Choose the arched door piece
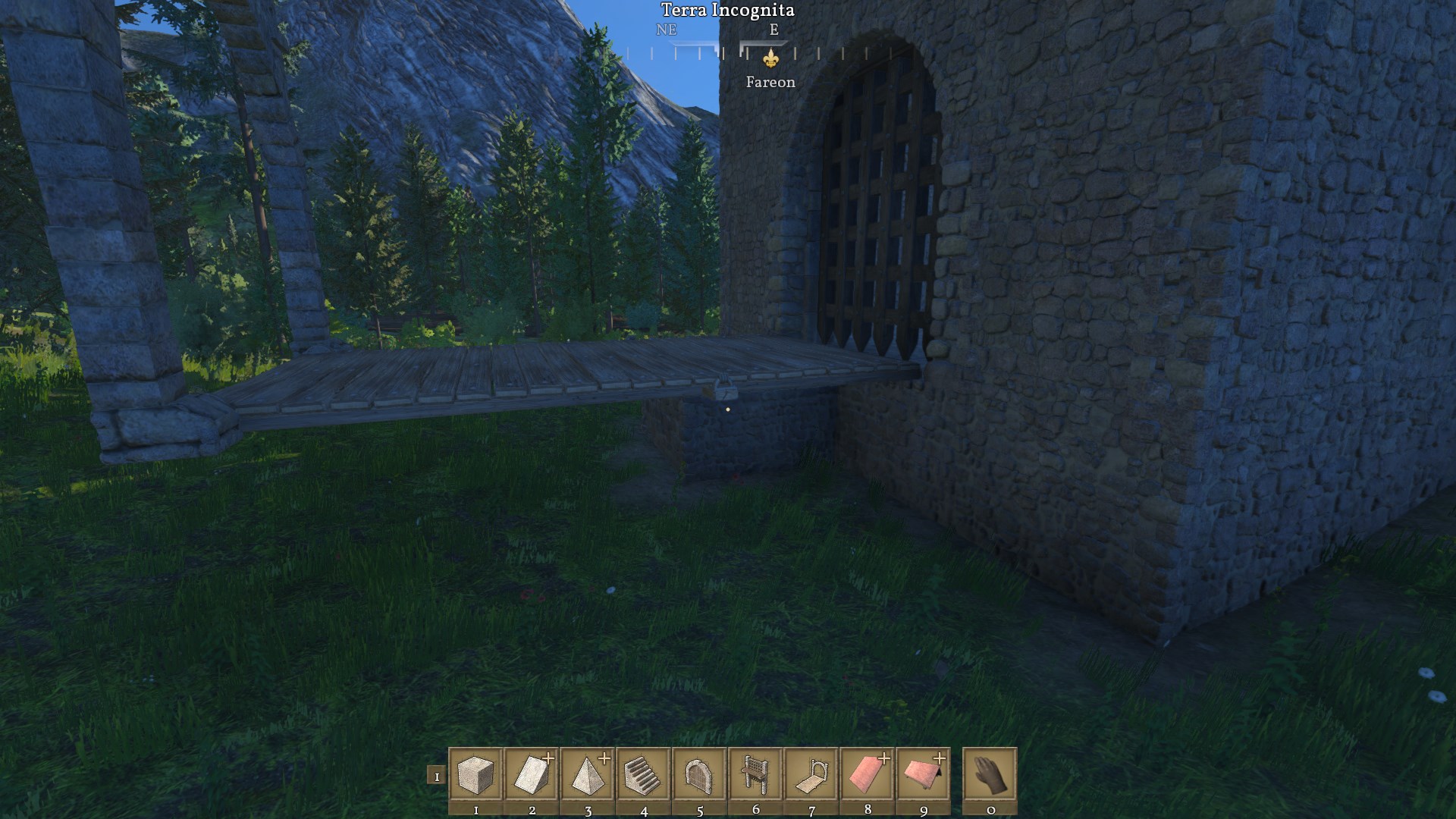The image size is (1456, 819). [x=699, y=774]
